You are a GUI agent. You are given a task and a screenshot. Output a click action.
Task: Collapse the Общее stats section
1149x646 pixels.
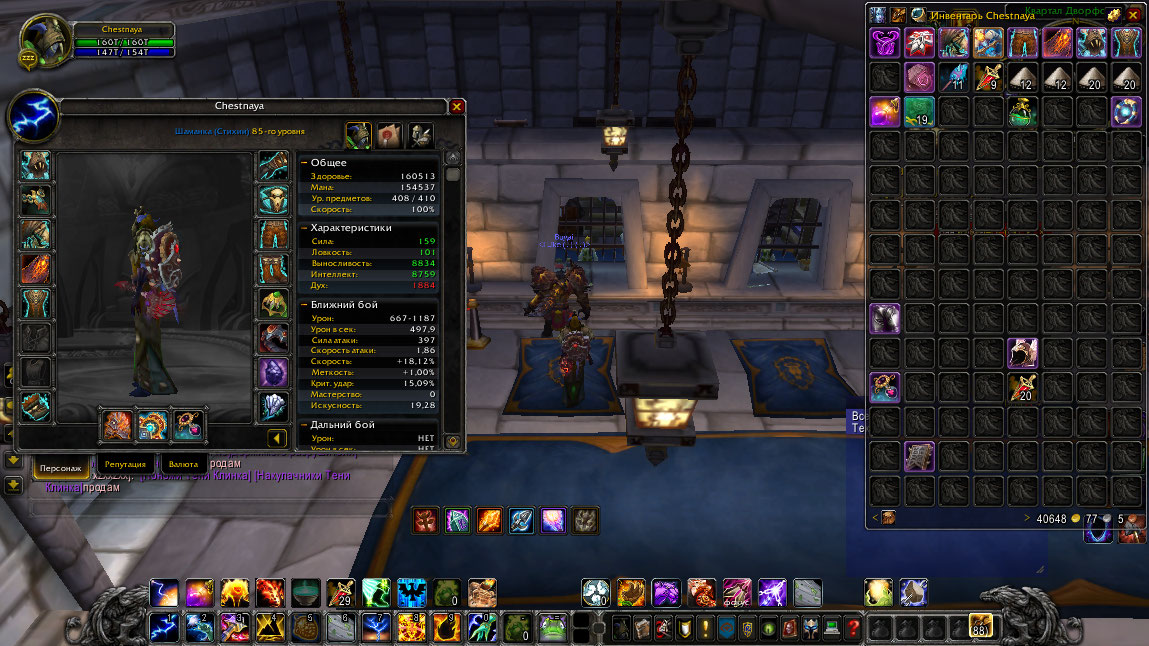304,163
